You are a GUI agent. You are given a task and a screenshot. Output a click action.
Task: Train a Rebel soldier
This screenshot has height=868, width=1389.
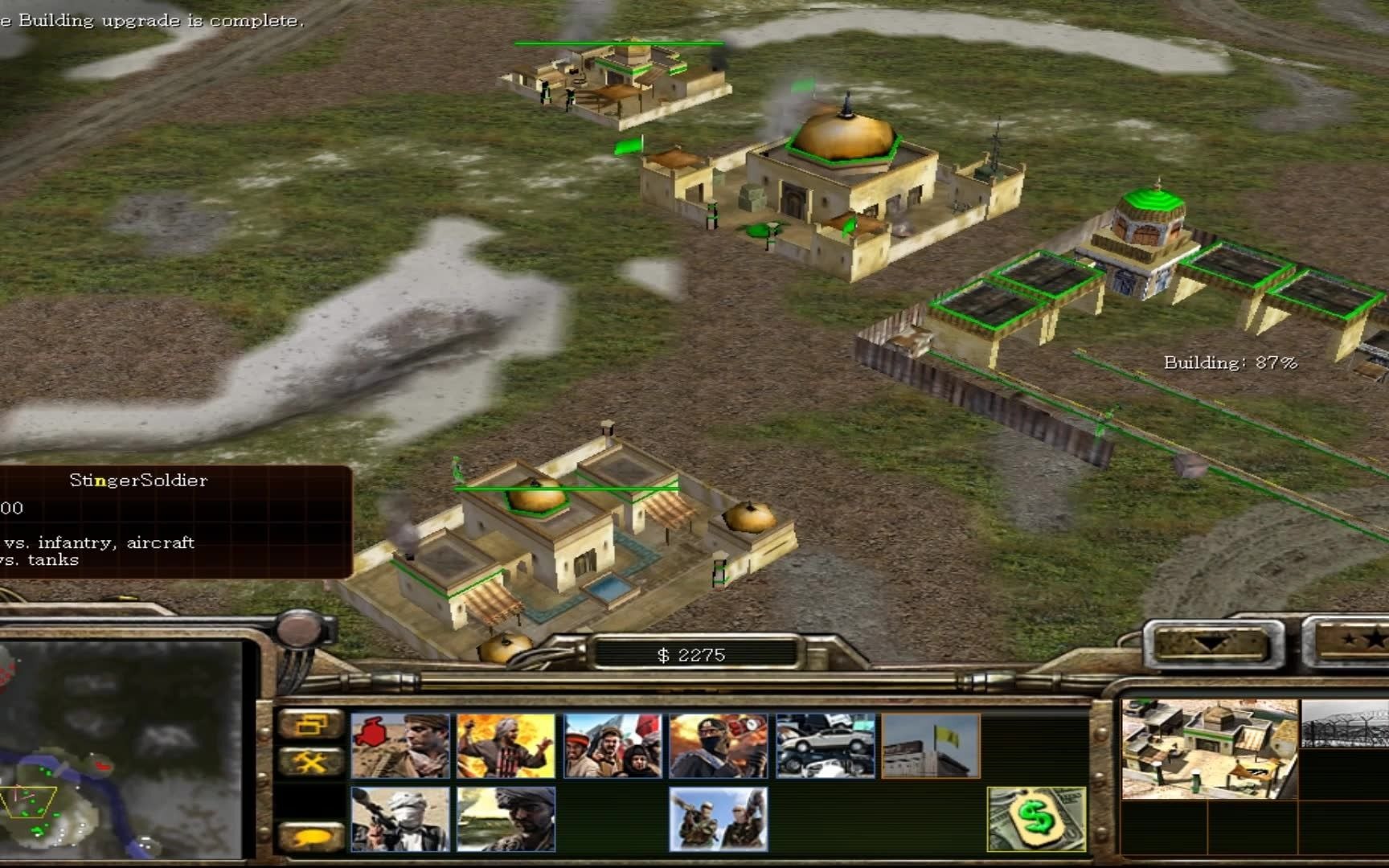[400, 746]
